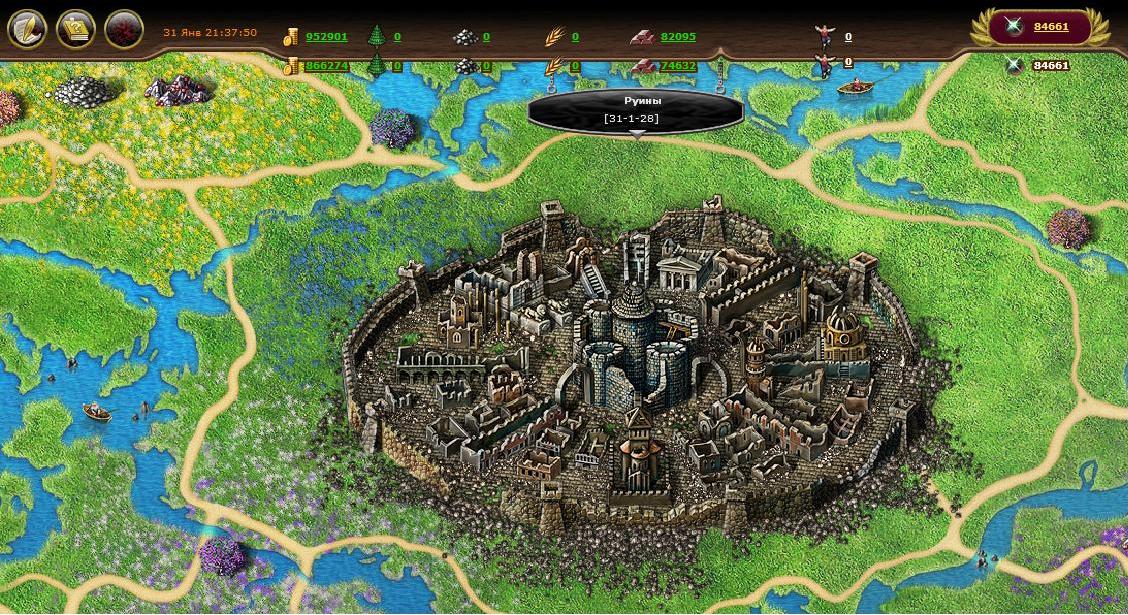This screenshot has width=1128, height=615.
Task: Click the dark red emblem round button
Action: (x=124, y=29)
